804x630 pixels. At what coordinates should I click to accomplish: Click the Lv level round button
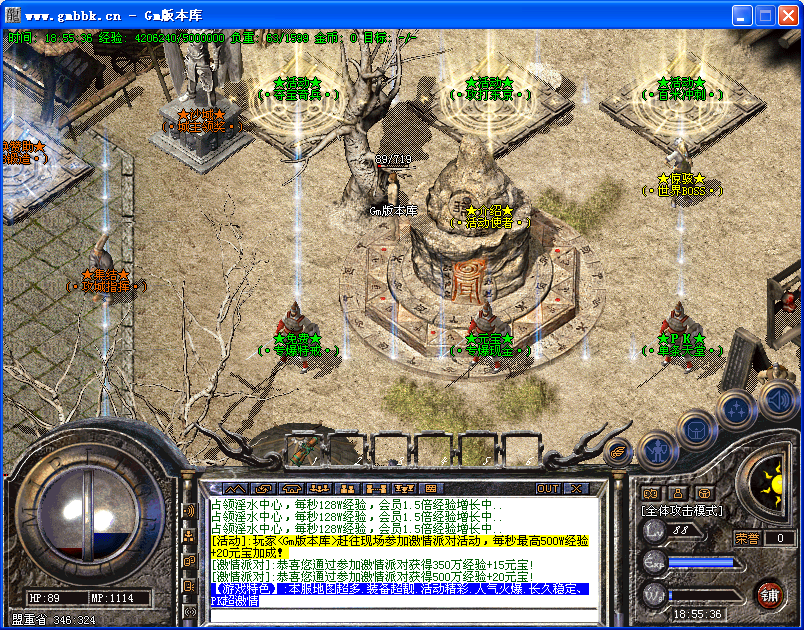point(654,531)
